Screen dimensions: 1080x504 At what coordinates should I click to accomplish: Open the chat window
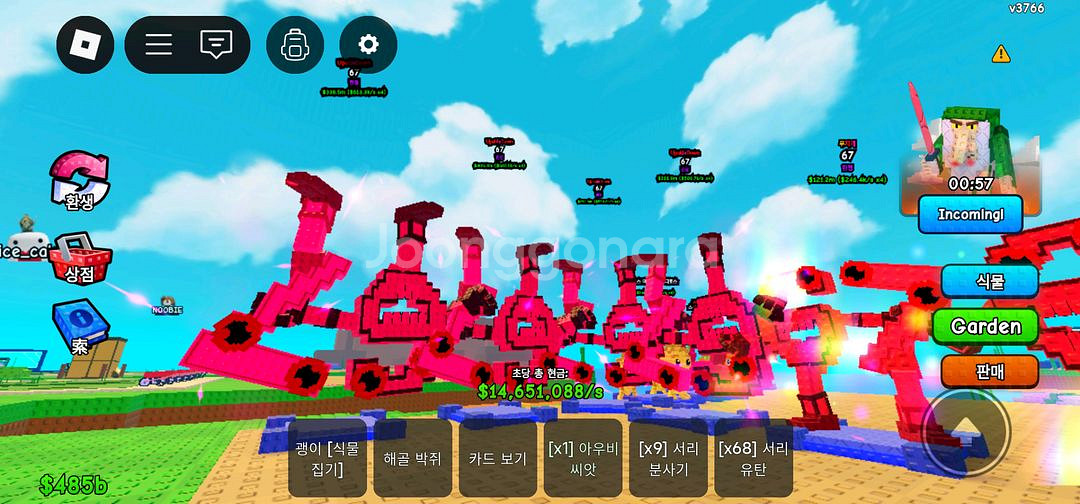click(x=216, y=45)
